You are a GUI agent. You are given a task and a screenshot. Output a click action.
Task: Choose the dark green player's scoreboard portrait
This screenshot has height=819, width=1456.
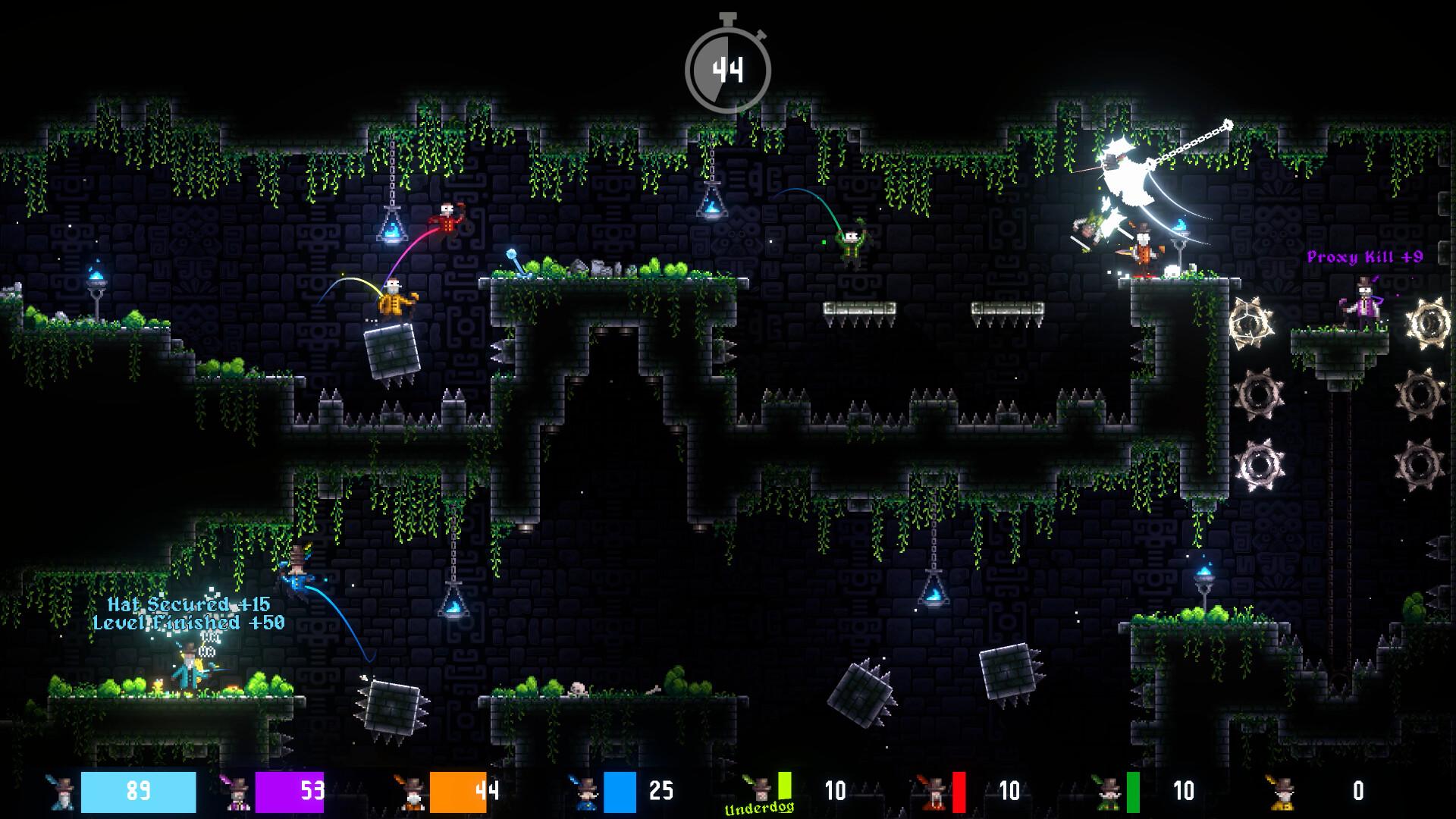pos(1106,792)
